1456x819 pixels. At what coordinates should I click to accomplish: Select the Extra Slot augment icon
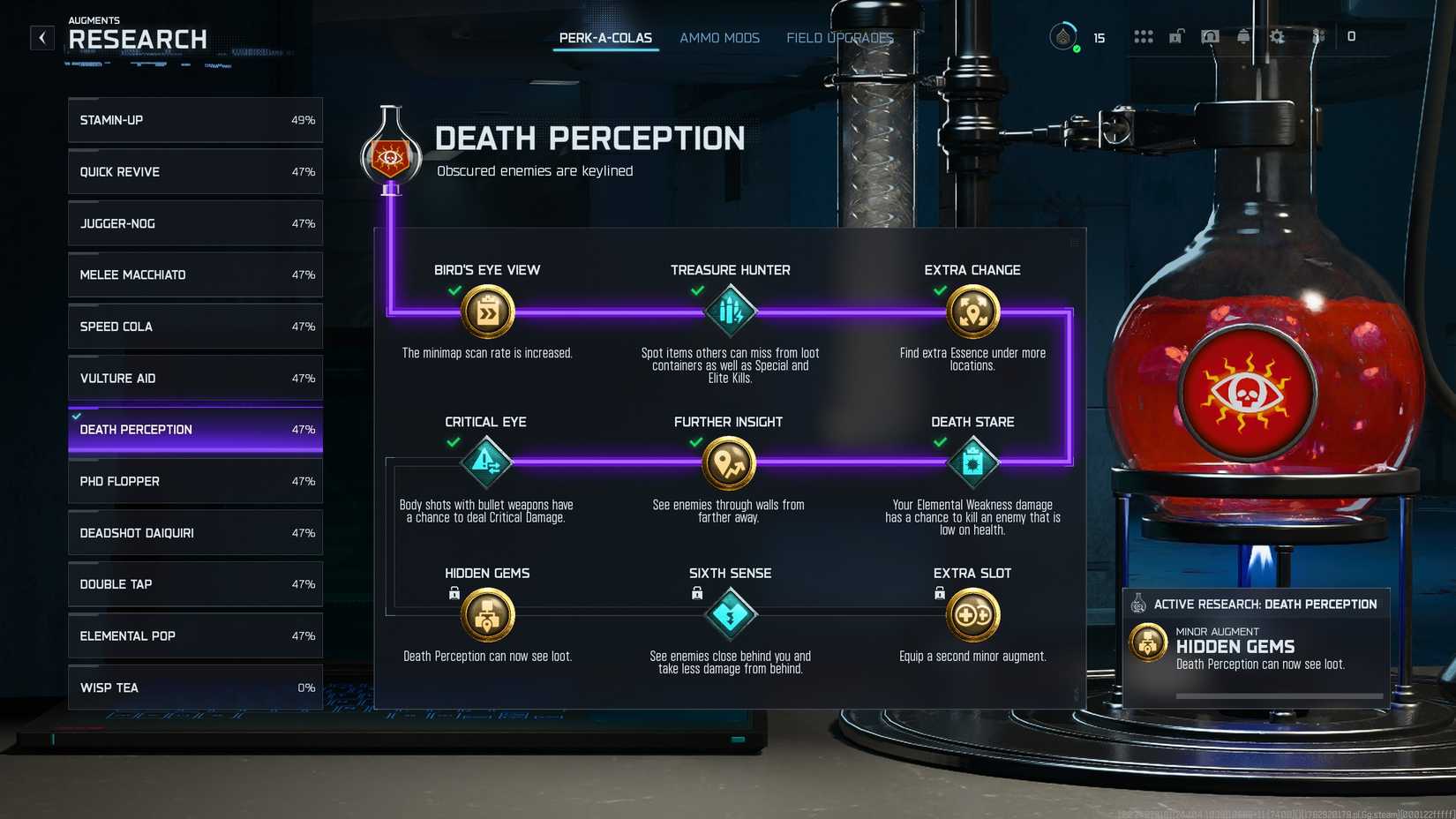(x=972, y=614)
